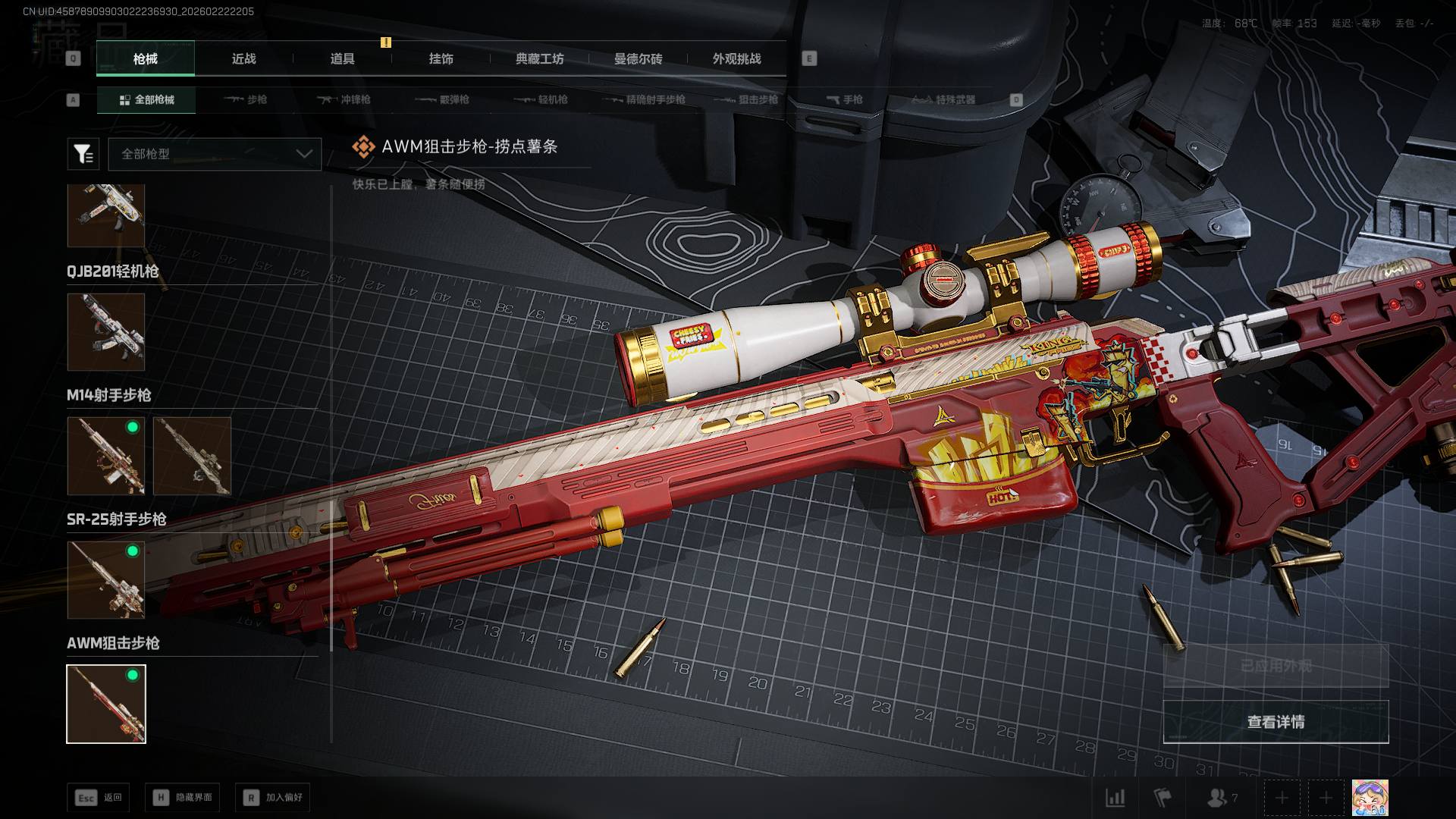Open the 外观挑战 appearance challenge tab

(x=736, y=59)
